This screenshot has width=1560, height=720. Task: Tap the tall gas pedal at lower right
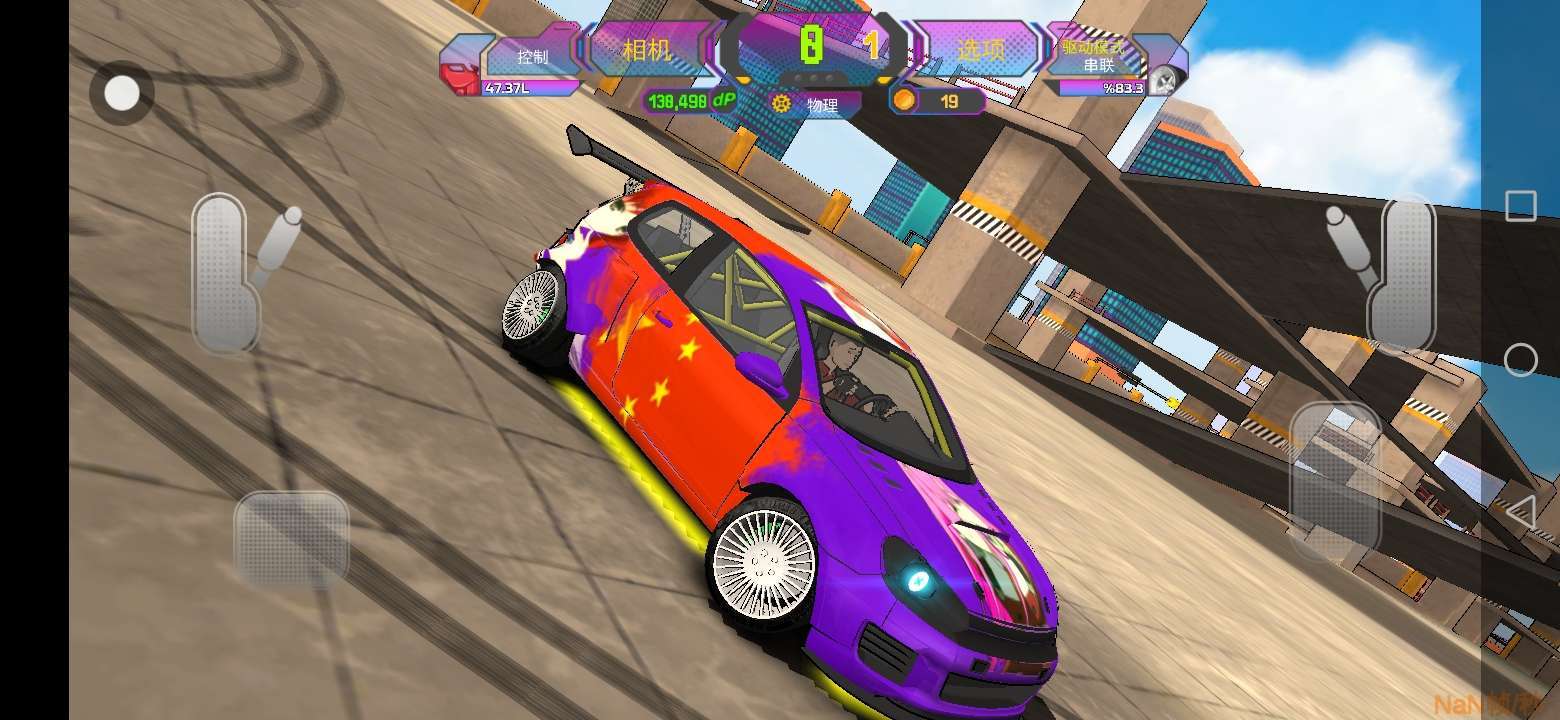click(1335, 480)
